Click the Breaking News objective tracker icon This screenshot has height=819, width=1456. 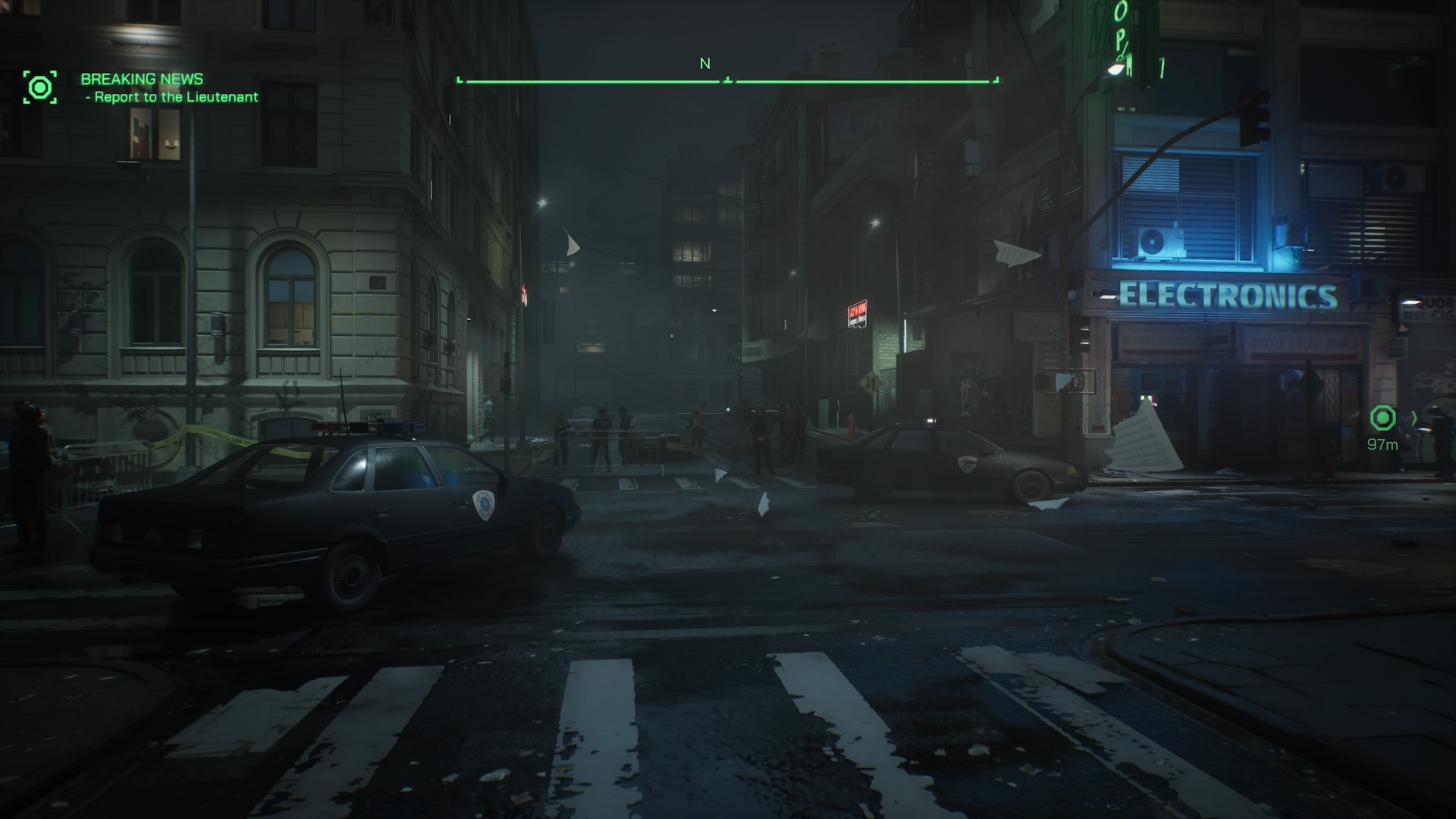coord(39,88)
